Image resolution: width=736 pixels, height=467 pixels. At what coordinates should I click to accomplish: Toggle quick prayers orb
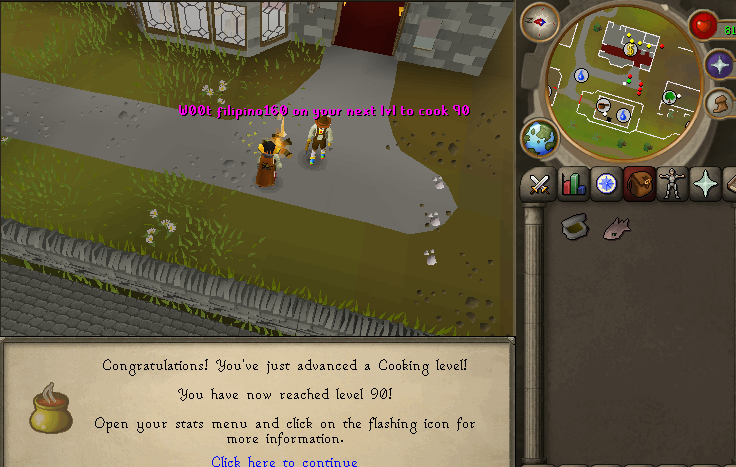click(x=719, y=65)
